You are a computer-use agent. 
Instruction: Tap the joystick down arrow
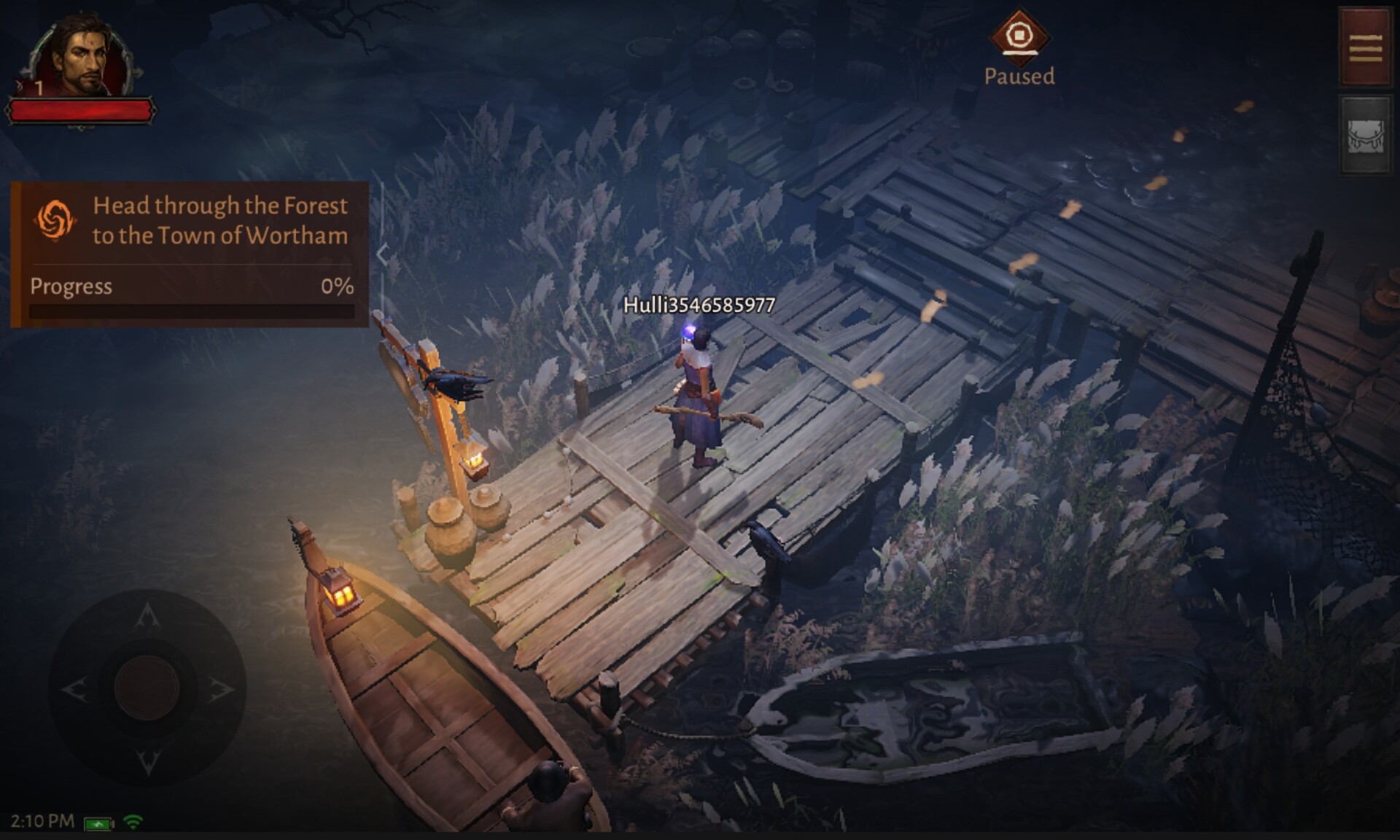tap(148, 761)
